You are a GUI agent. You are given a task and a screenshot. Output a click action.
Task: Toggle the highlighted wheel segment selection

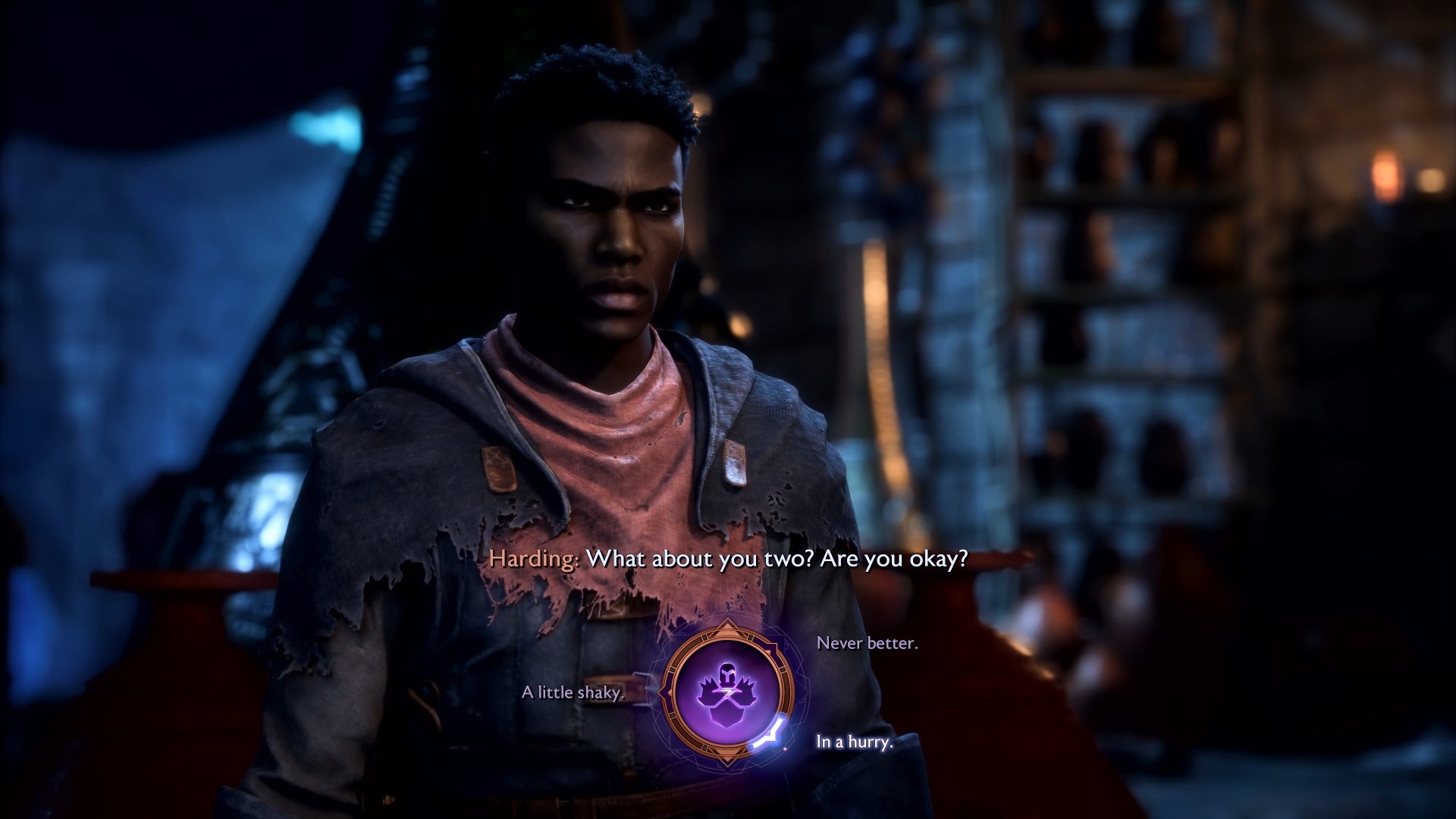click(770, 736)
